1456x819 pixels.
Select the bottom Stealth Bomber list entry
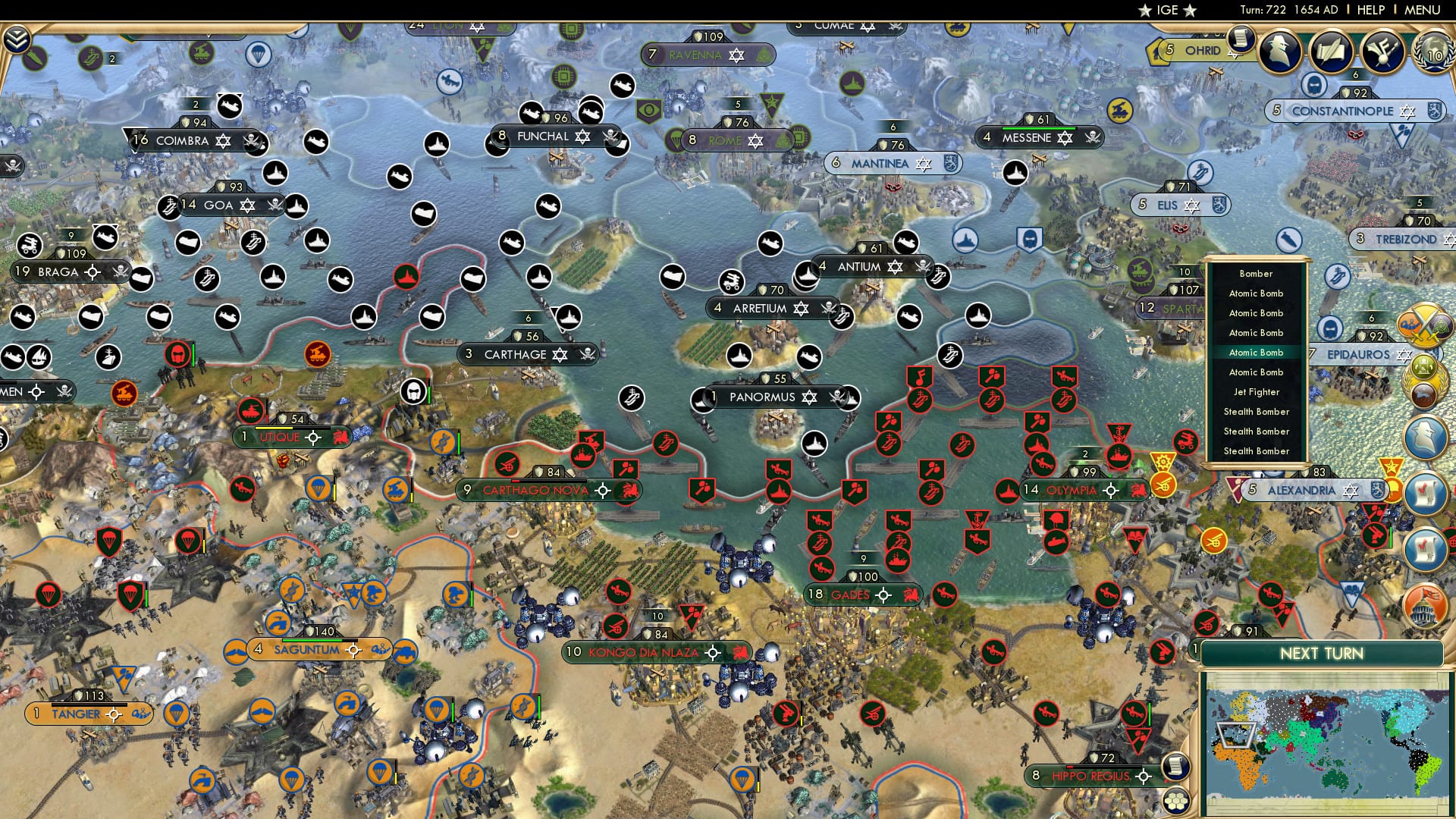pyautogui.click(x=1258, y=451)
